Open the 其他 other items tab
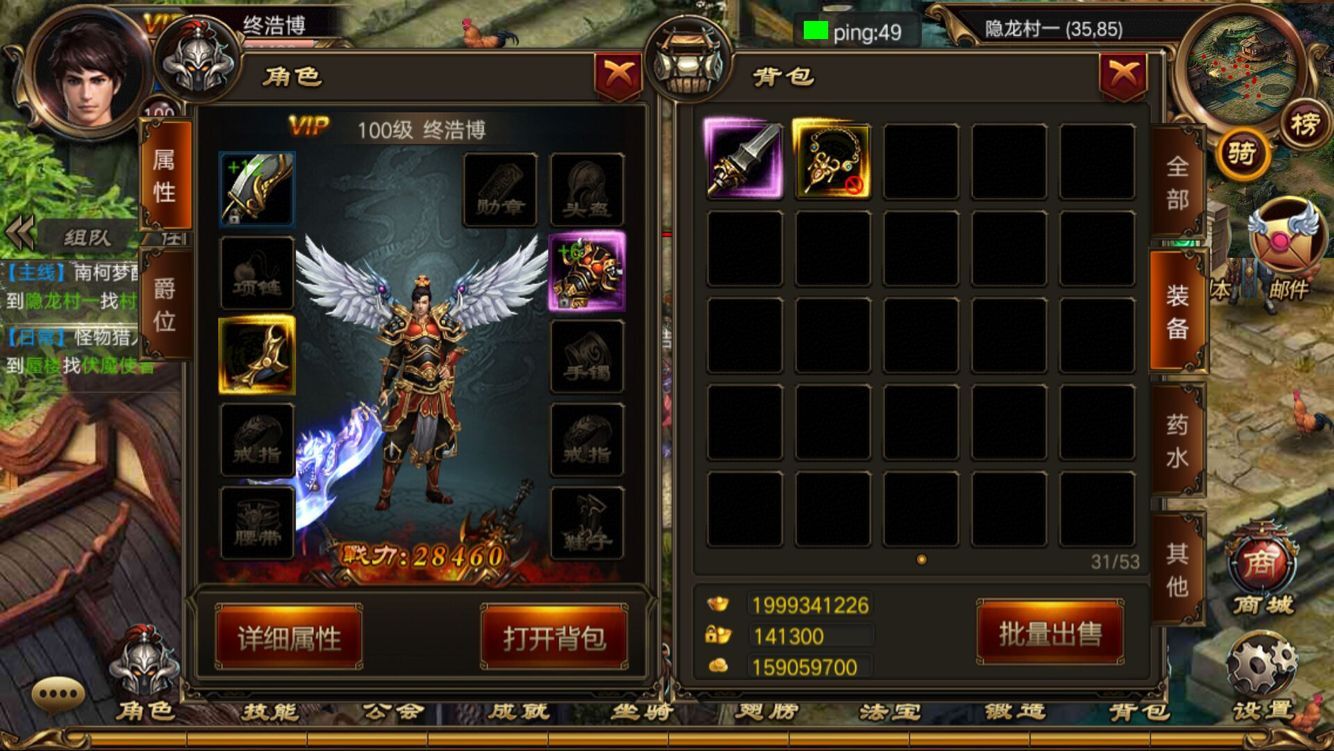Image resolution: width=1334 pixels, height=751 pixels. (x=1178, y=568)
